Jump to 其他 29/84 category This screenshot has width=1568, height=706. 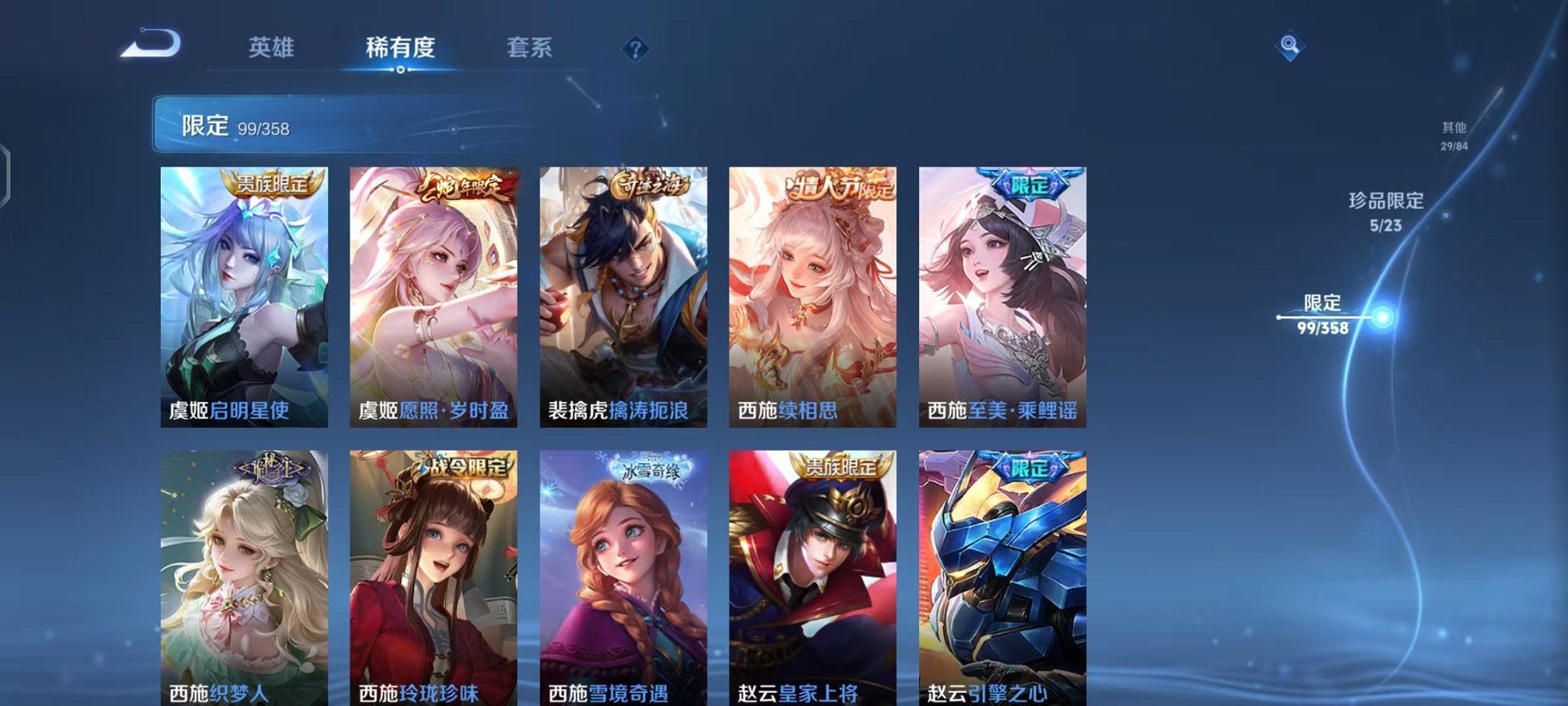click(1454, 135)
